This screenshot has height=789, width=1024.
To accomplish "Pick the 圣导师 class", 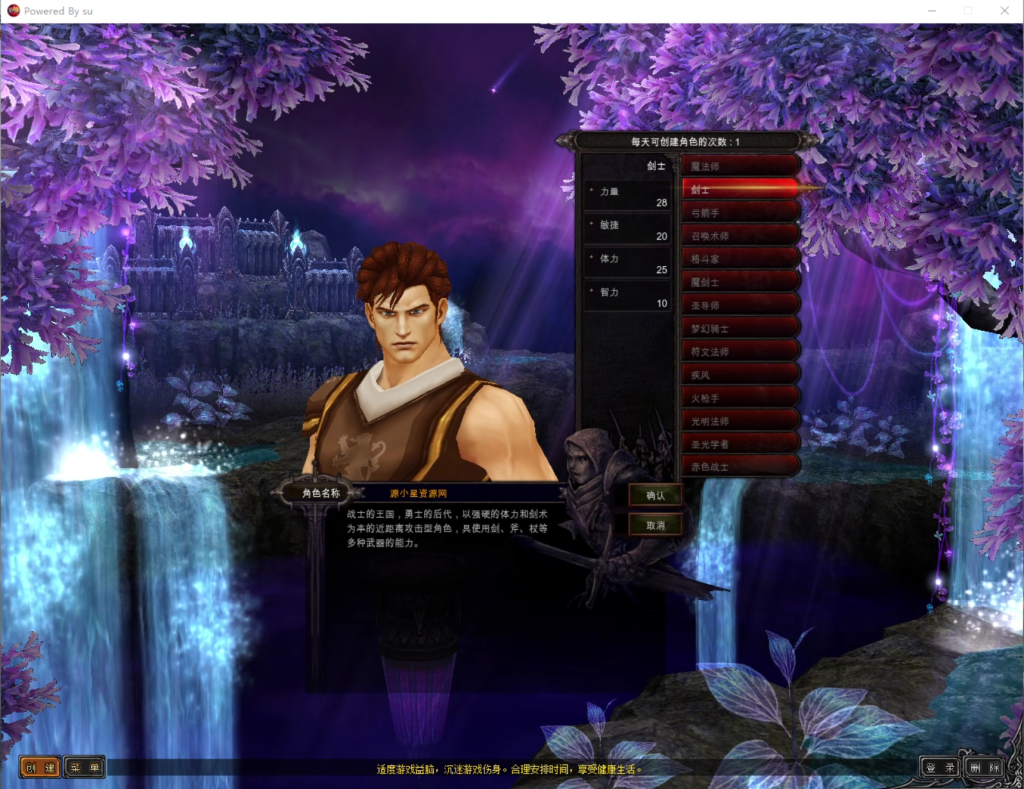I will [x=740, y=305].
